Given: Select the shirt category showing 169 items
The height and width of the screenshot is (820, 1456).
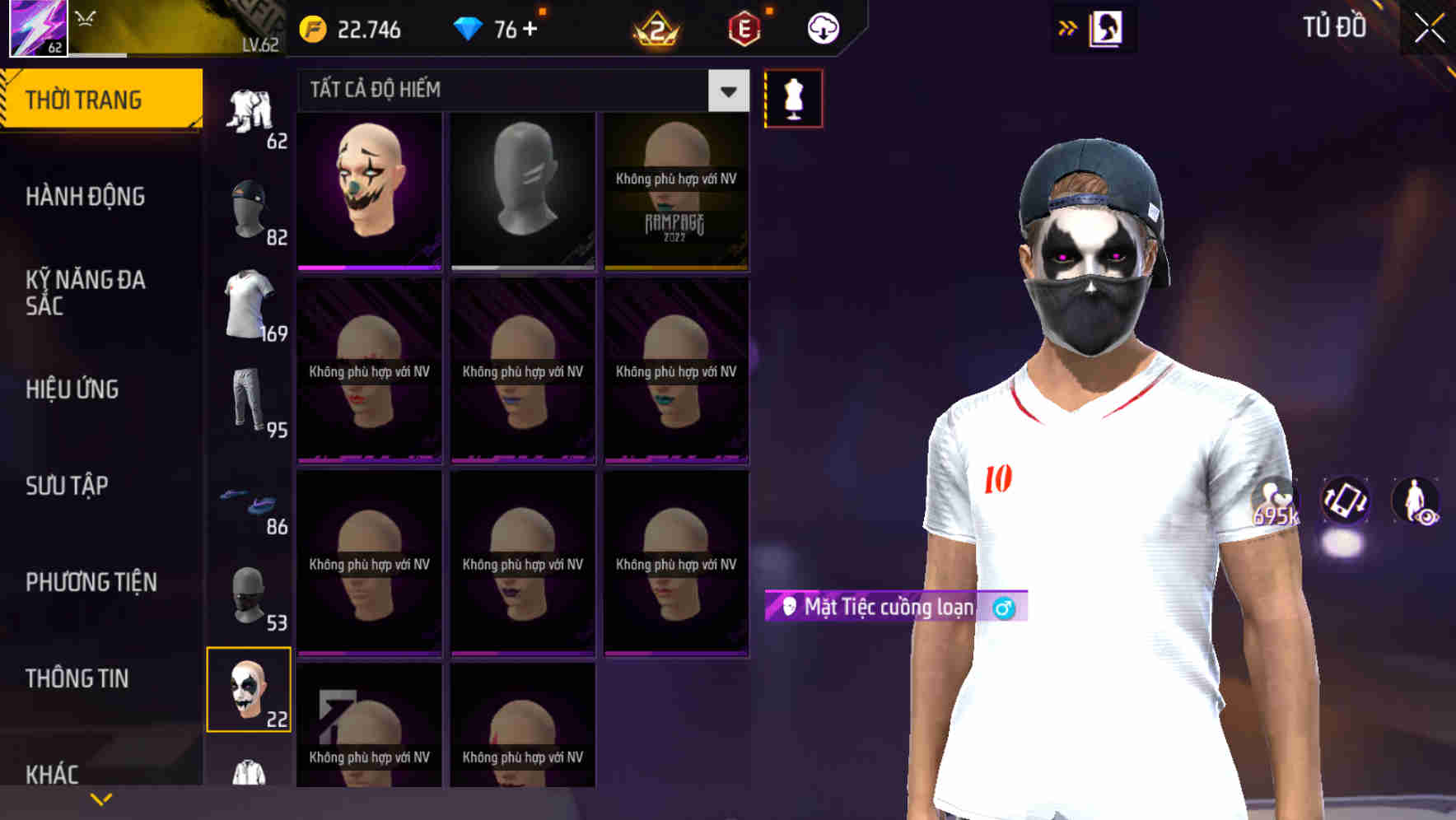Looking at the screenshot, I should [250, 303].
